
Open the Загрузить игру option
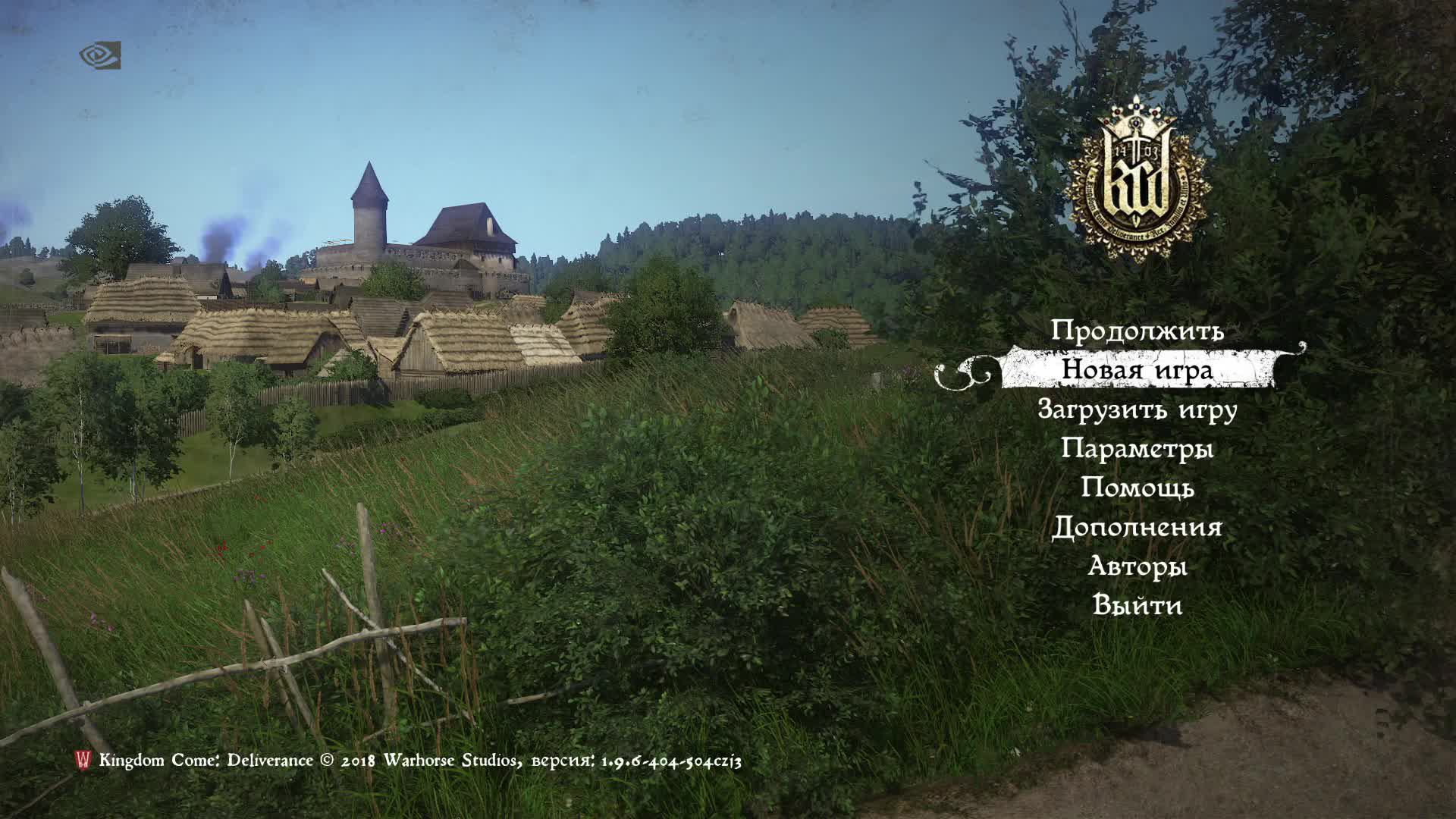tap(1140, 410)
